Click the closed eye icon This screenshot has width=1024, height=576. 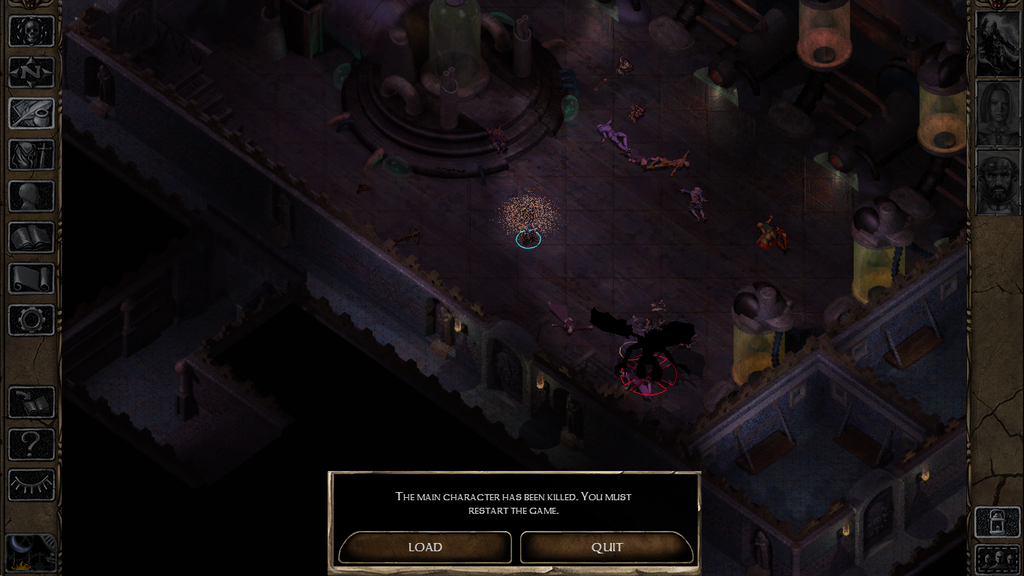[x=31, y=485]
